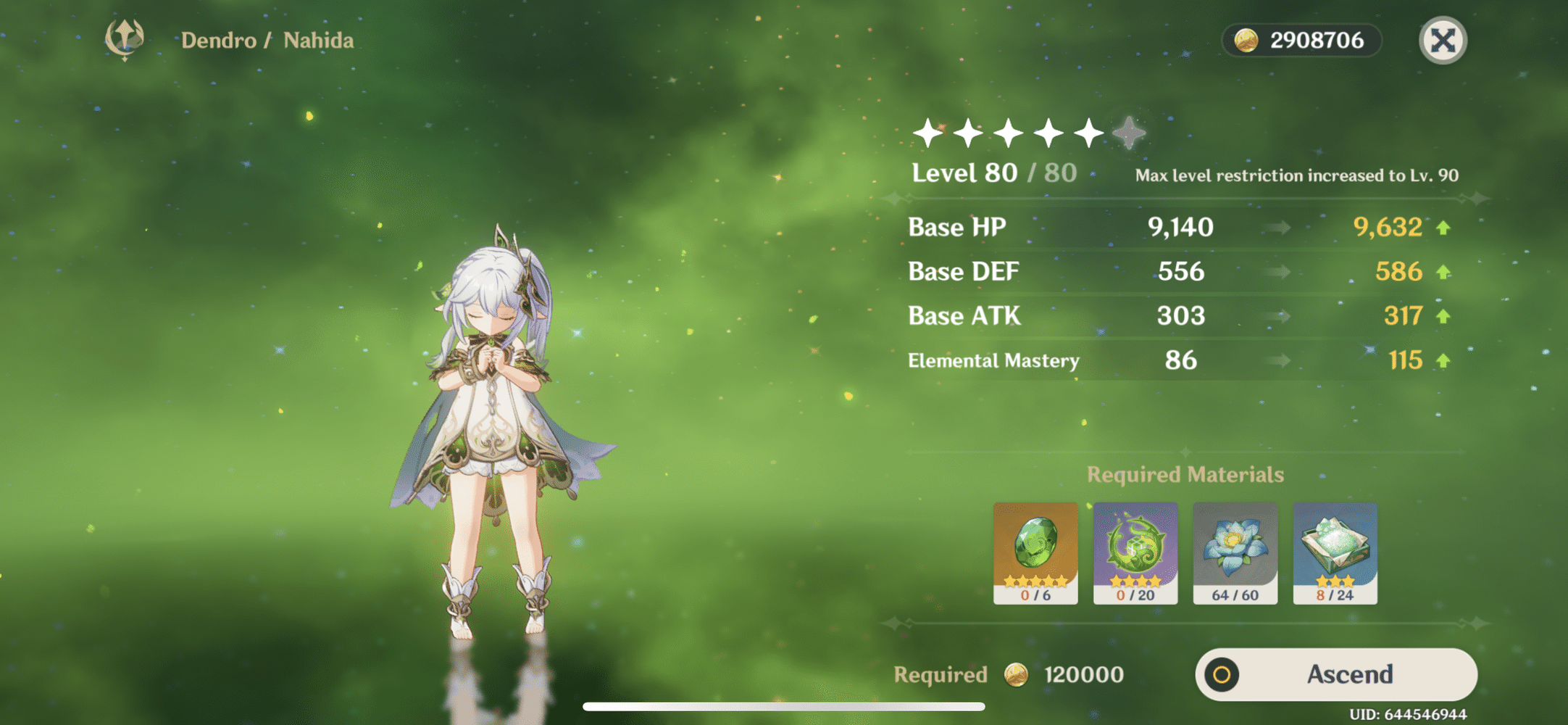Click the Level 80 / 80 text
Image resolution: width=1568 pixels, height=725 pixels.
pyautogui.click(x=993, y=173)
